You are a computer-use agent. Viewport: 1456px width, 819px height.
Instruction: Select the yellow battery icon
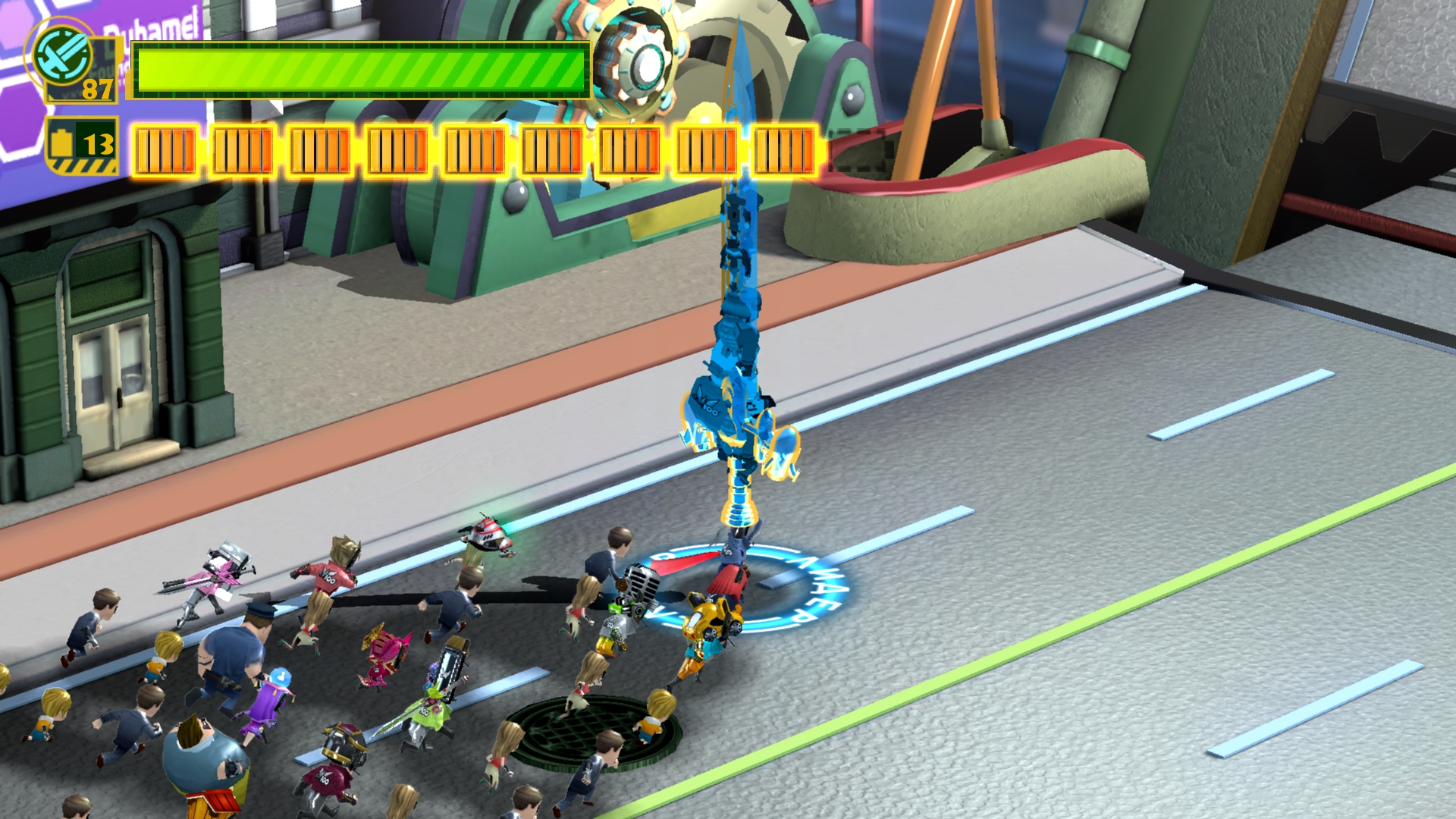[x=63, y=143]
